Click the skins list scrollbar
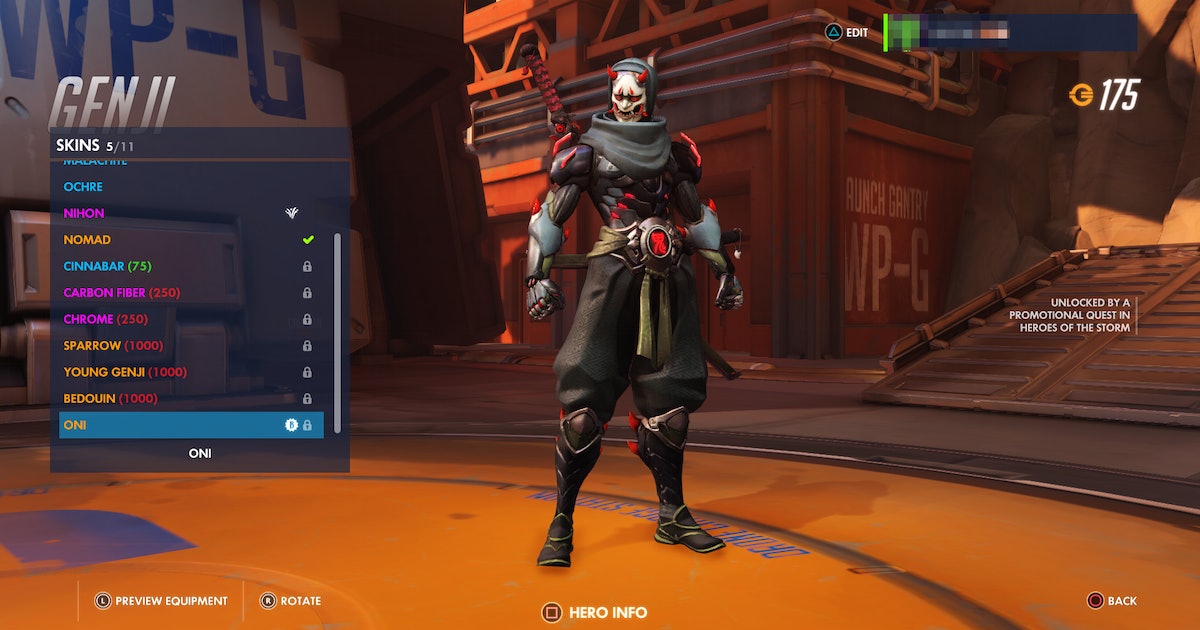1200x630 pixels. point(337,330)
